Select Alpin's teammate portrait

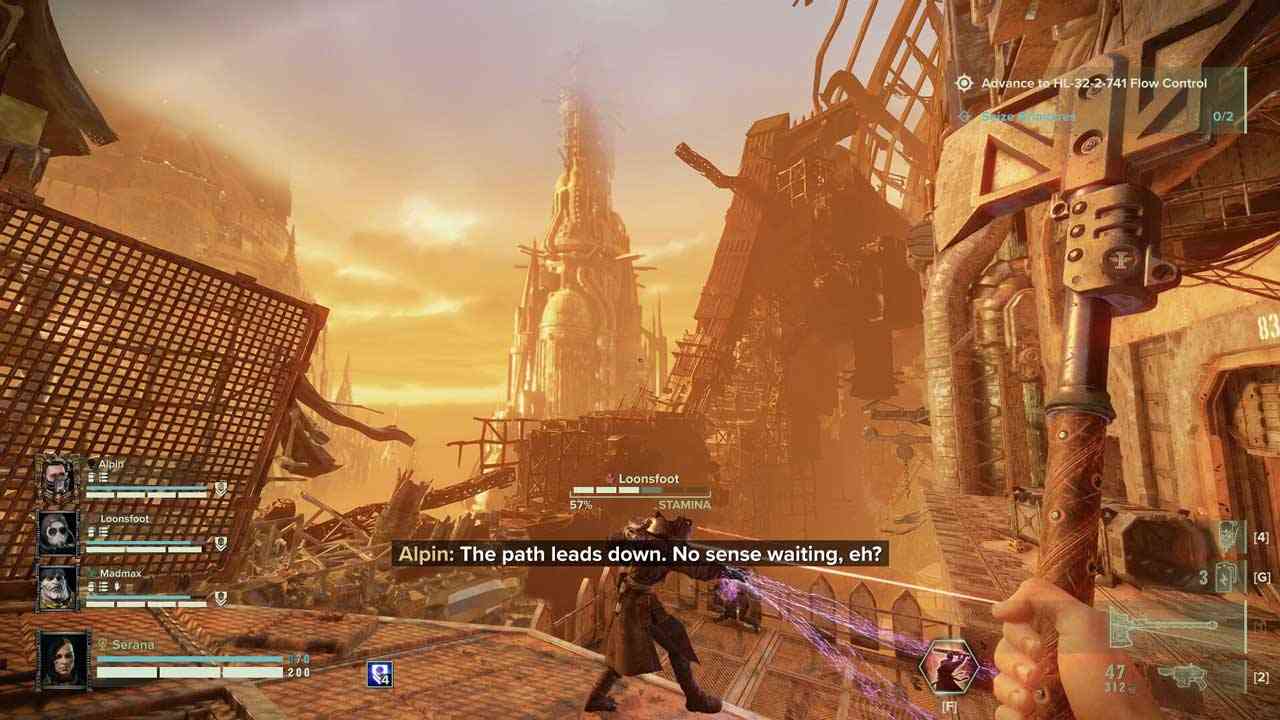pos(57,478)
